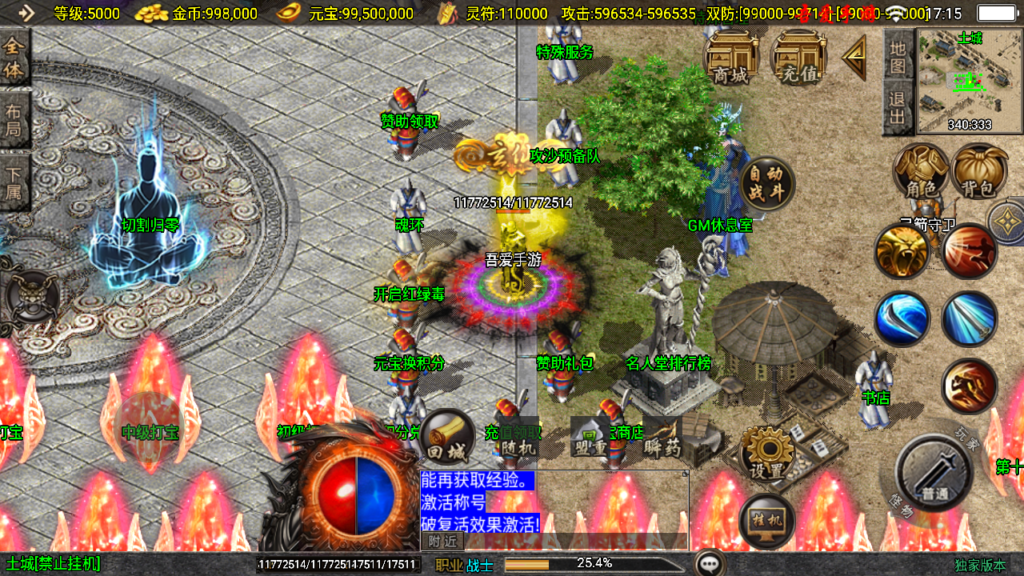
Task: Click the 挂机 idle mode button
Action: click(768, 520)
